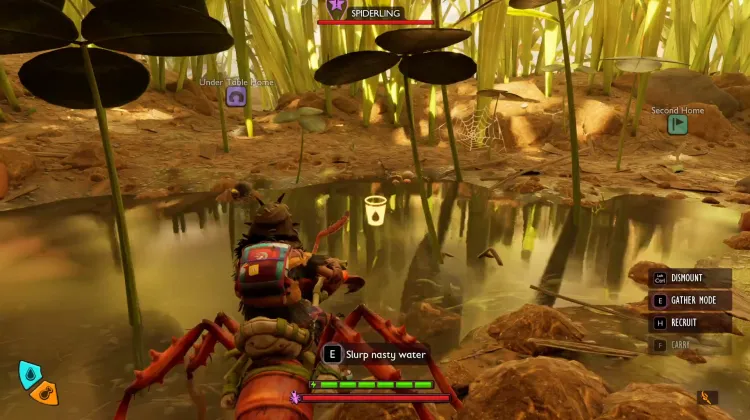Screen dimensions: 750x420
Task: Select the Under Table Home waypoint marker
Action: (x=236, y=97)
